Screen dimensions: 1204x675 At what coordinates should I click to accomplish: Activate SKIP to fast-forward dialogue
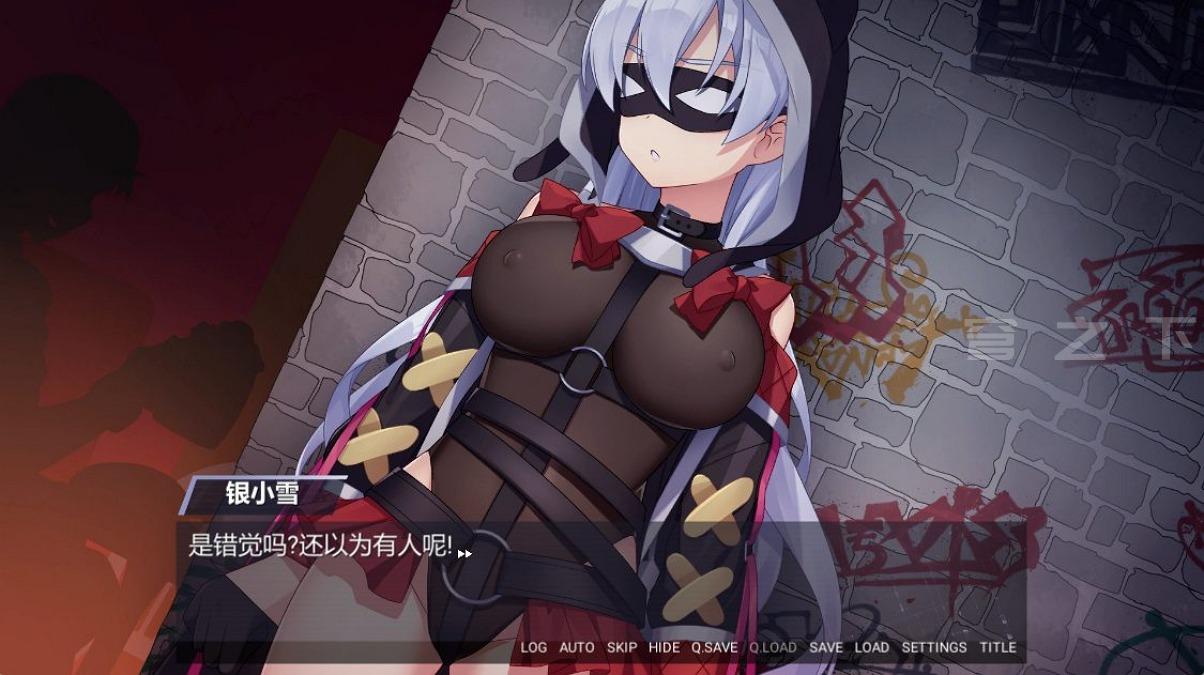[621, 647]
